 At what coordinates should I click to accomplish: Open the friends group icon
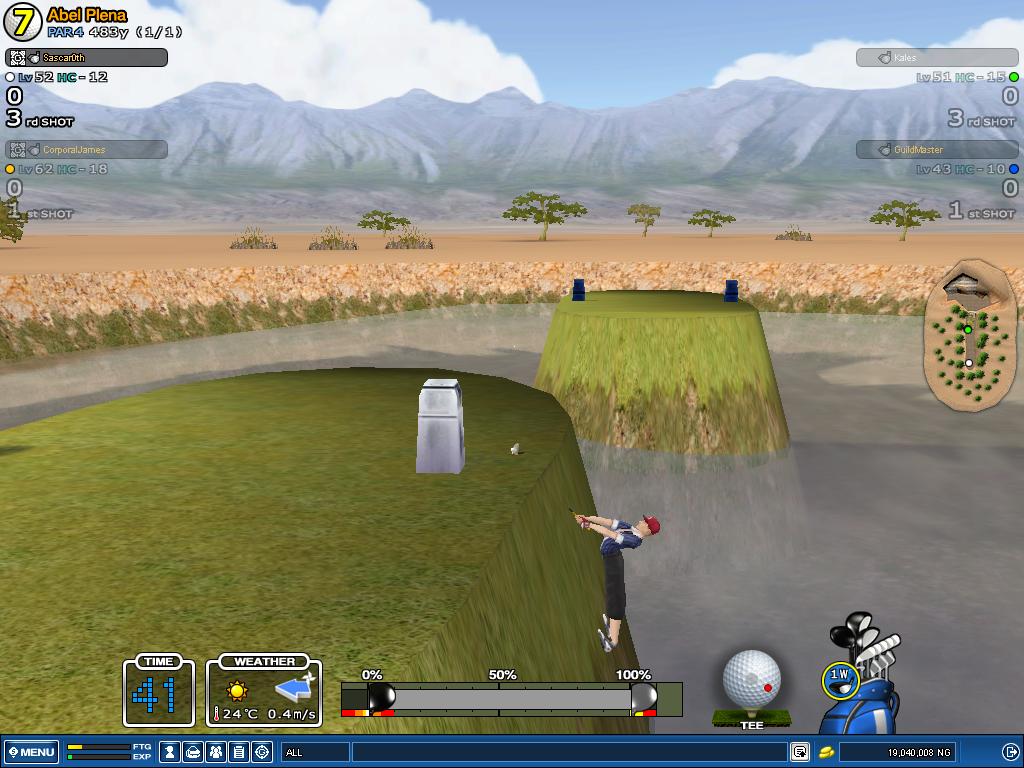click(x=217, y=752)
